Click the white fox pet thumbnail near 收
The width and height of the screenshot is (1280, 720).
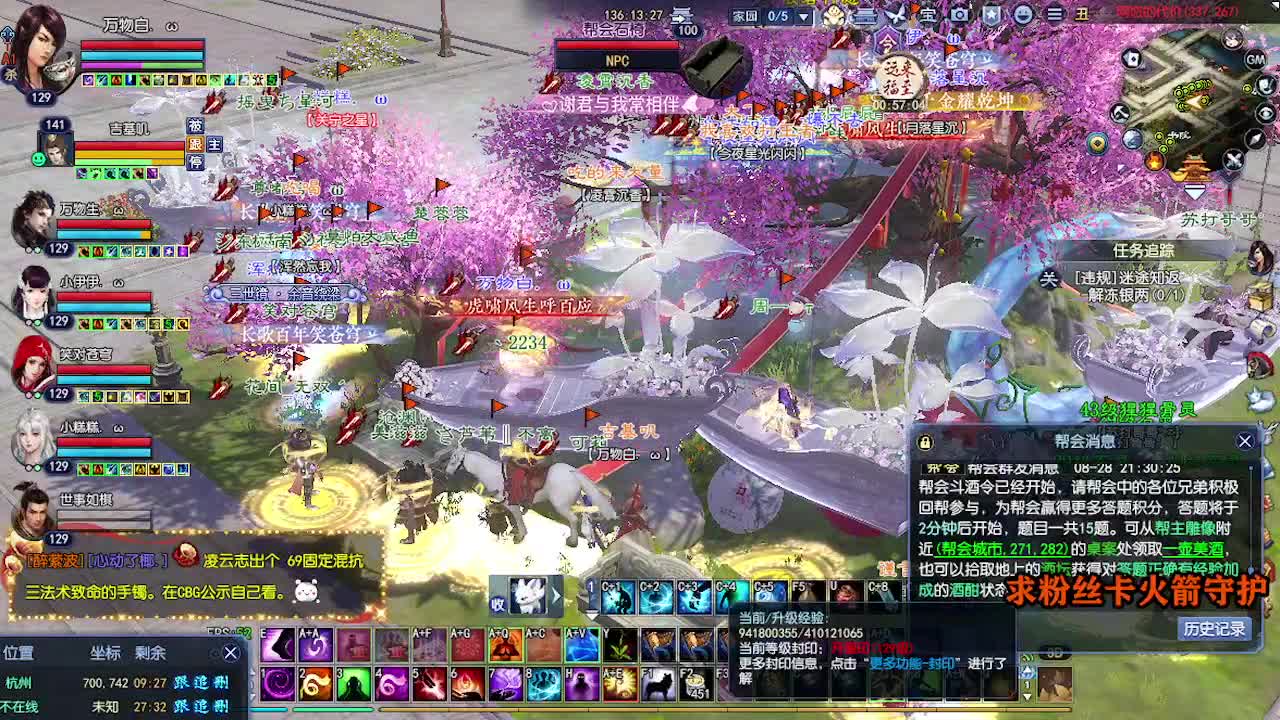point(527,596)
